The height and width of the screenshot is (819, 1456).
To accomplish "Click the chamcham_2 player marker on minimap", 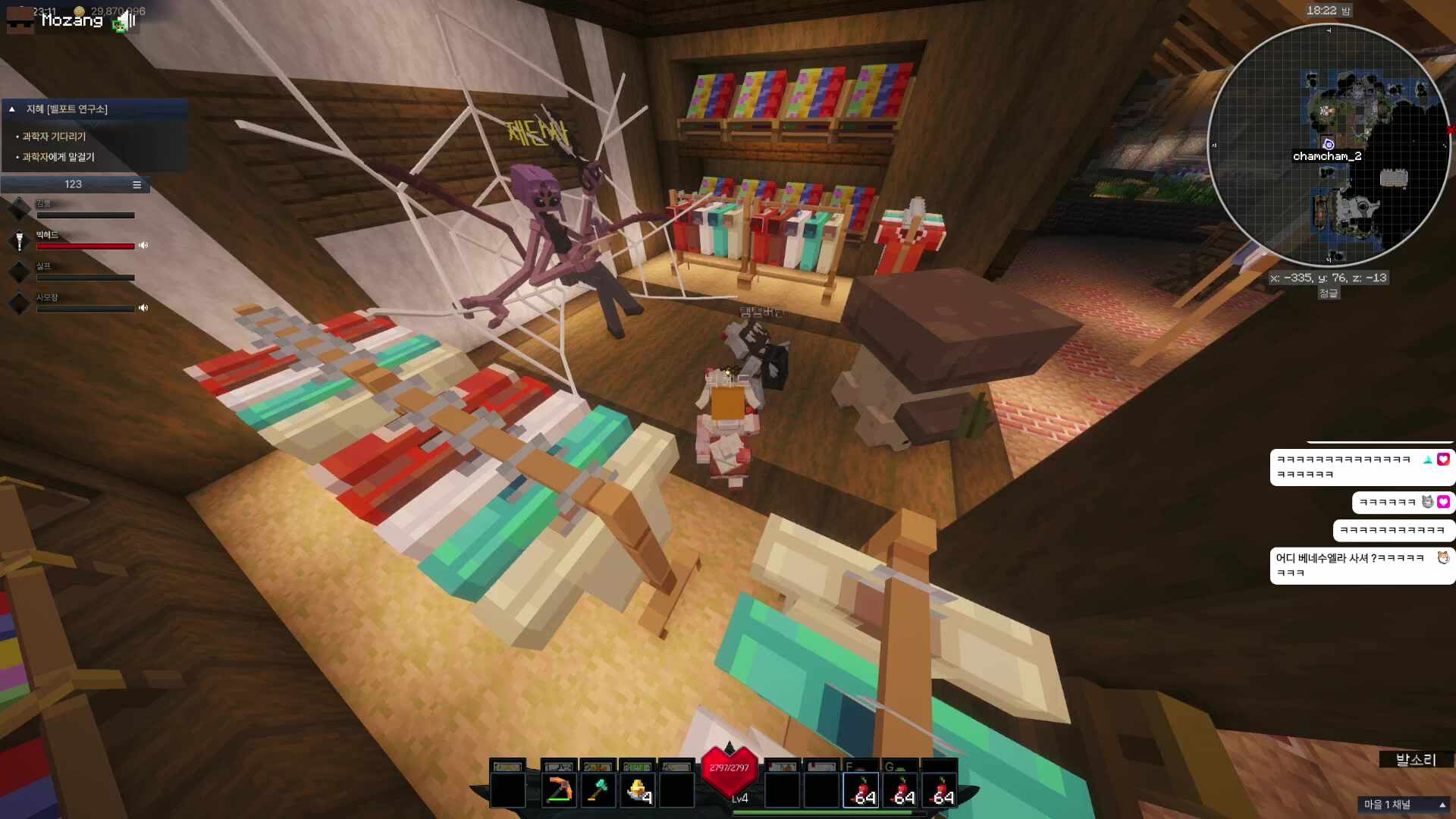I will pos(1328,144).
